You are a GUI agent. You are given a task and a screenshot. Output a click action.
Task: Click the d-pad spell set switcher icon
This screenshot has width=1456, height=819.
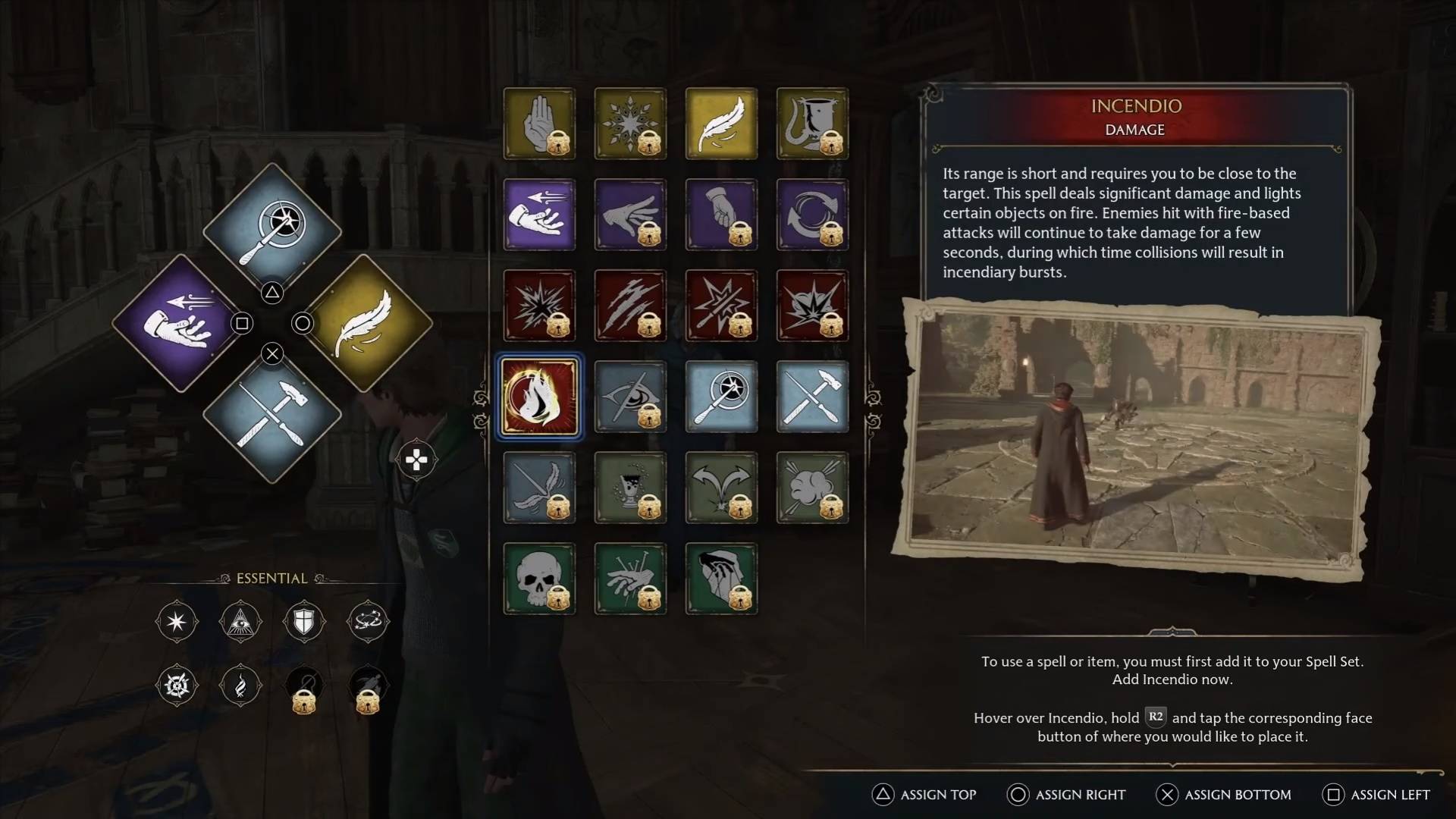point(416,460)
